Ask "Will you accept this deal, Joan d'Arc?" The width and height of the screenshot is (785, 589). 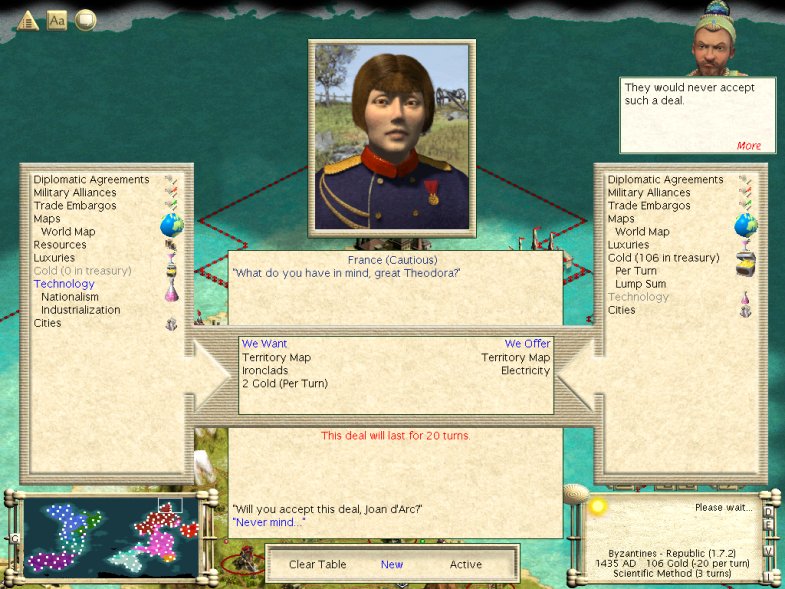tap(327, 509)
